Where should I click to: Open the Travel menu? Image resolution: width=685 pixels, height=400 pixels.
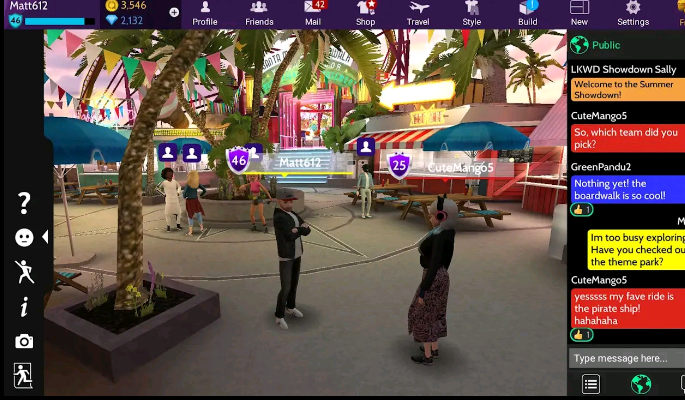[418, 13]
